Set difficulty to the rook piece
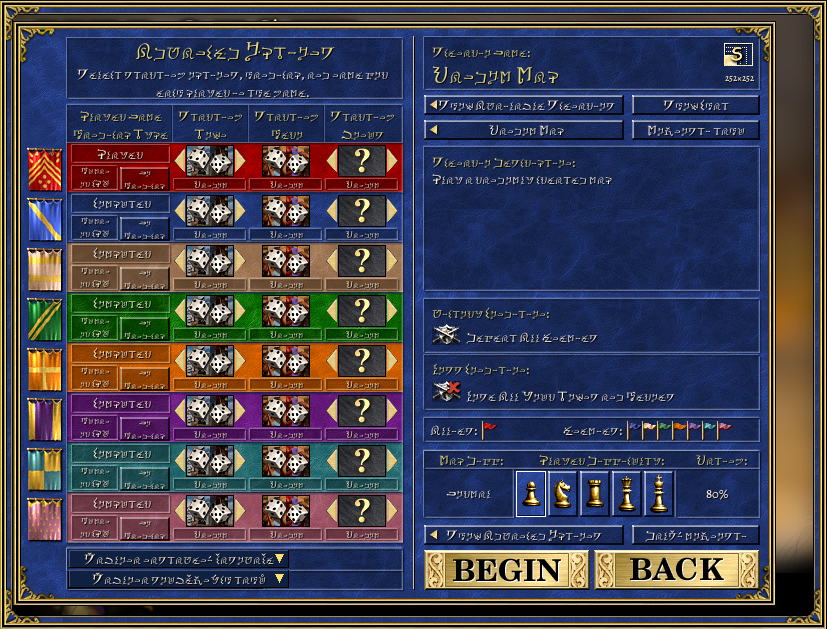The image size is (827, 629). (x=595, y=493)
